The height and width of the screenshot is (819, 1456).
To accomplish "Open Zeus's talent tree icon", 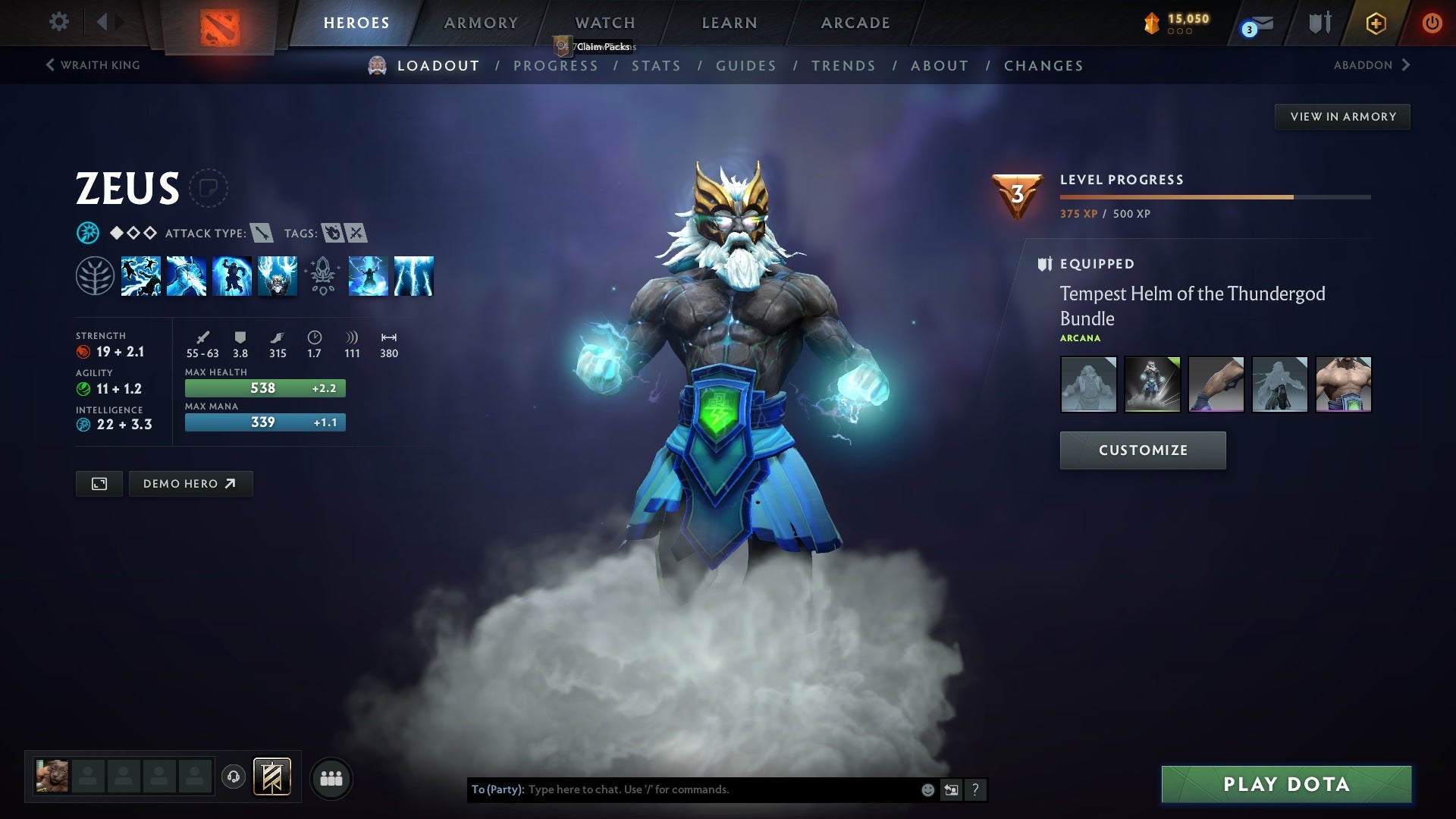I will (x=96, y=276).
